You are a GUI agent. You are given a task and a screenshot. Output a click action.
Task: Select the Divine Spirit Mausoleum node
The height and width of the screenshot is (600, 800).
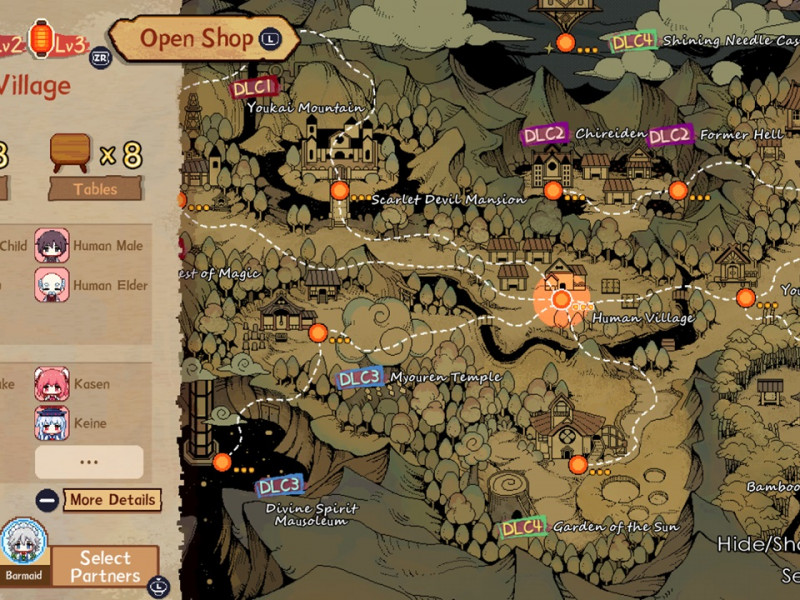(222, 461)
